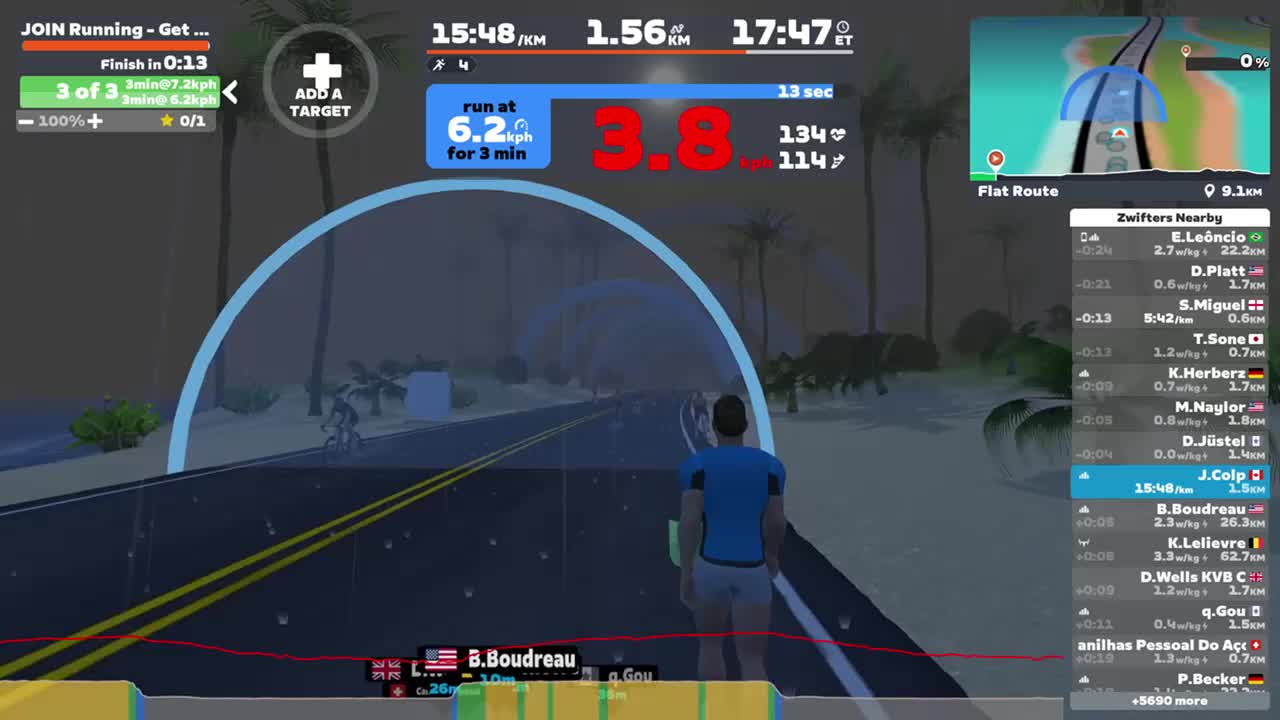Click the speedometer icon in the 6.2kph box
The height and width of the screenshot is (720, 1280).
coord(522,126)
